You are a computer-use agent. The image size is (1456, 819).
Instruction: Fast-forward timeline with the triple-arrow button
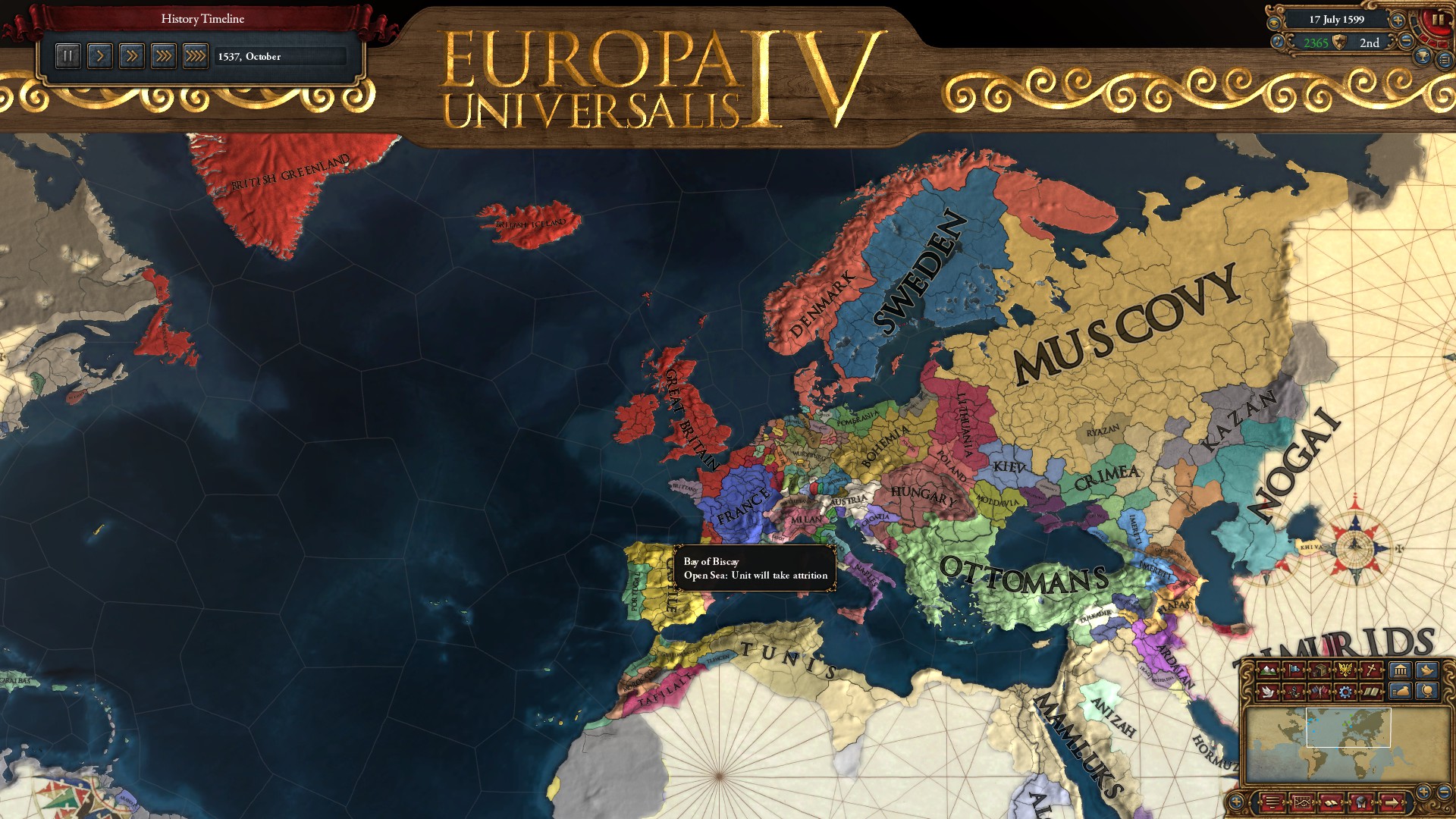pos(164,55)
